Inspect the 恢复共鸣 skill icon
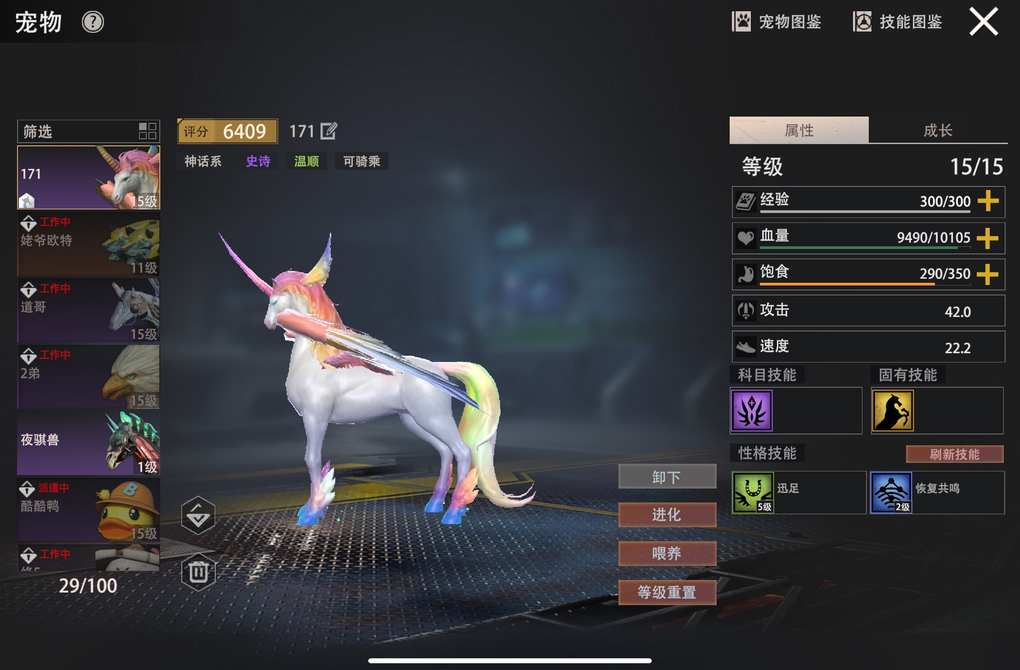The width and height of the screenshot is (1020, 670). pyautogui.click(x=890, y=493)
